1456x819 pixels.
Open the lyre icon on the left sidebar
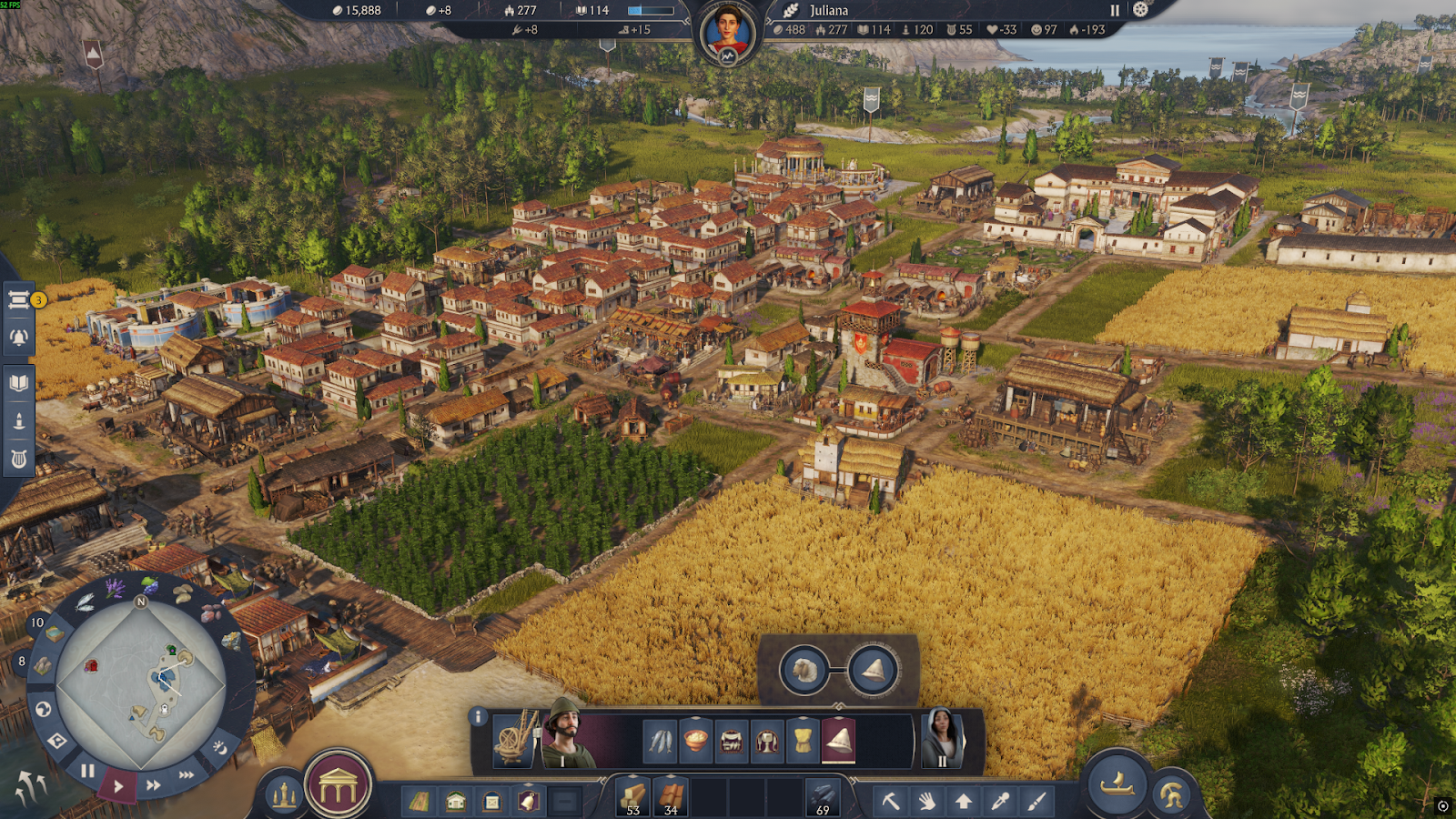[19, 459]
